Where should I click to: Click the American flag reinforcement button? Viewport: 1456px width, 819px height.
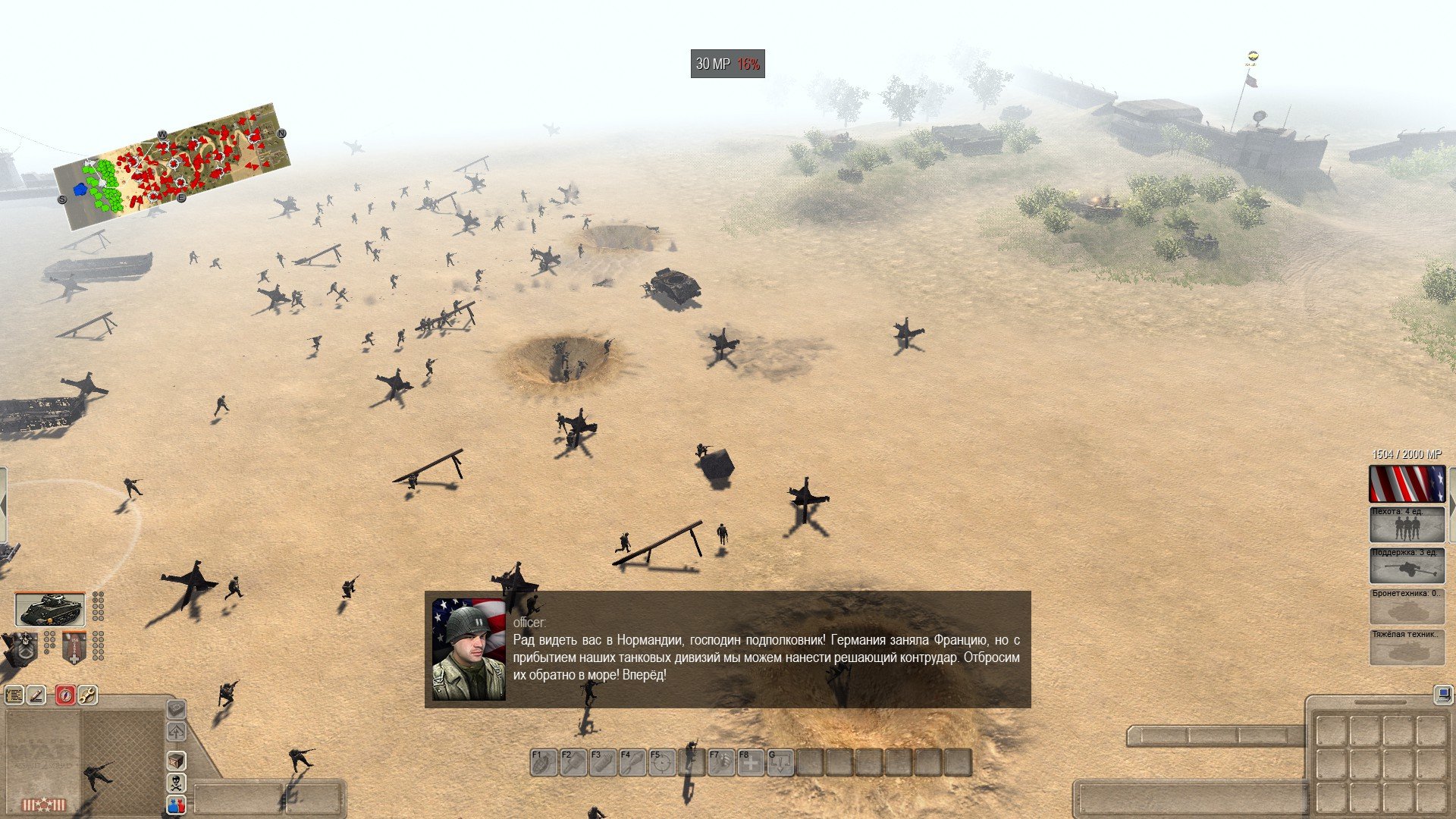(x=1407, y=484)
